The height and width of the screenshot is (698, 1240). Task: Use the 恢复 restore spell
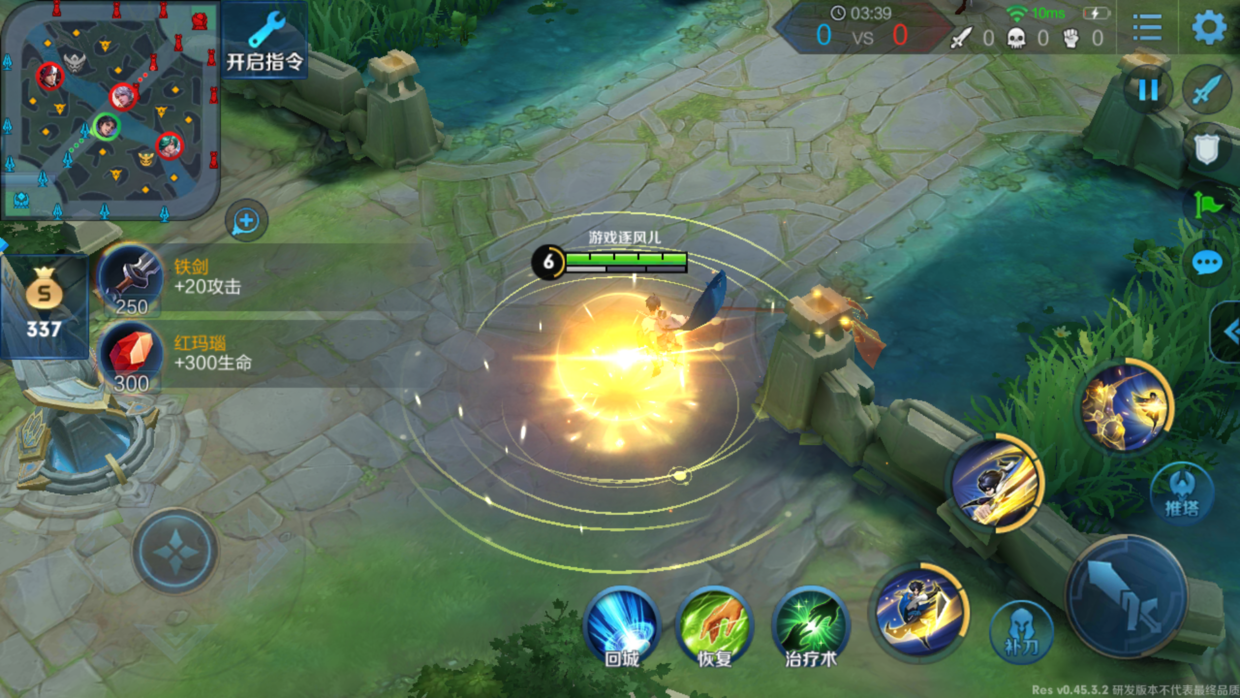714,627
